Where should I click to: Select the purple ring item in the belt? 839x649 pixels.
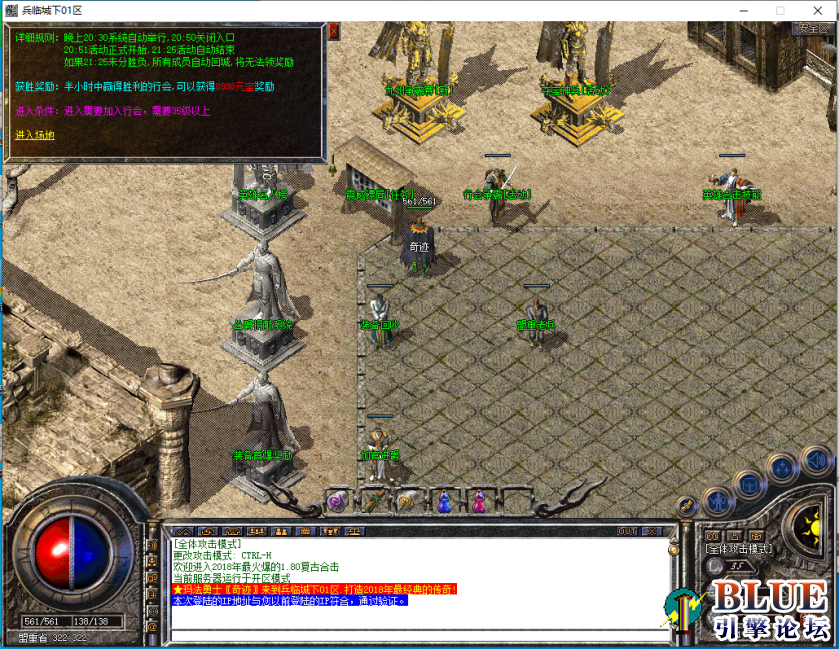[337, 501]
